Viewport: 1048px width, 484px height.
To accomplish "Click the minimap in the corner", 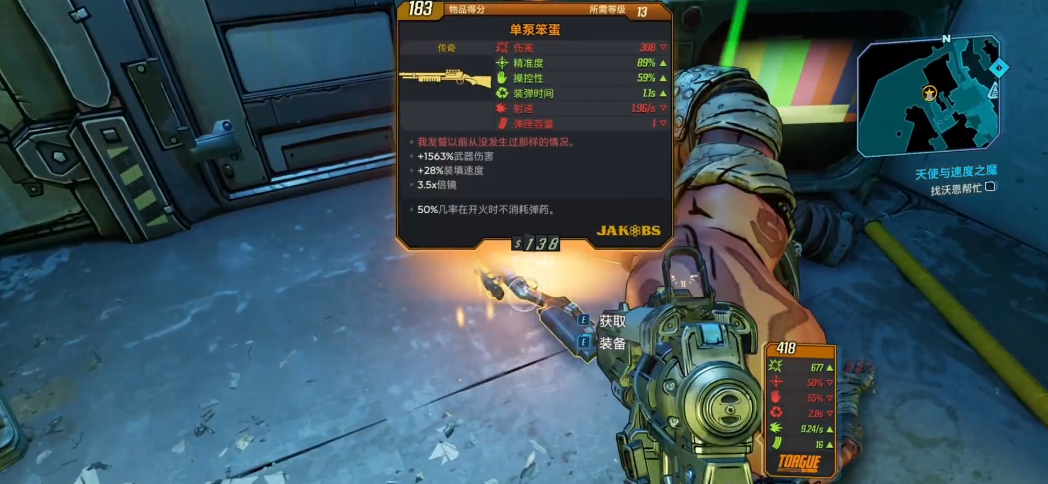I will [928, 95].
